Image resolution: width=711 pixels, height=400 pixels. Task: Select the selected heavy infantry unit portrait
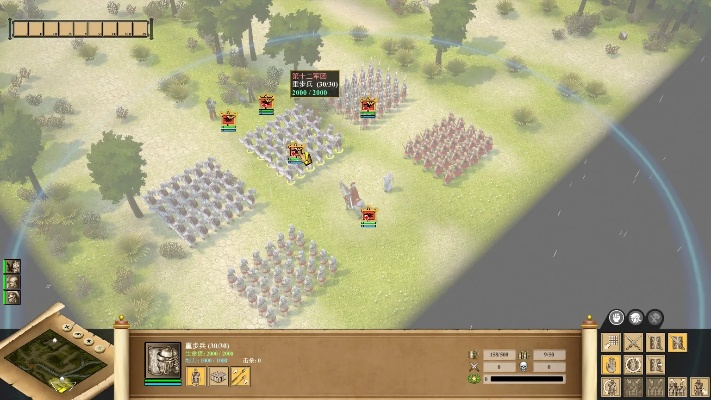(x=163, y=360)
